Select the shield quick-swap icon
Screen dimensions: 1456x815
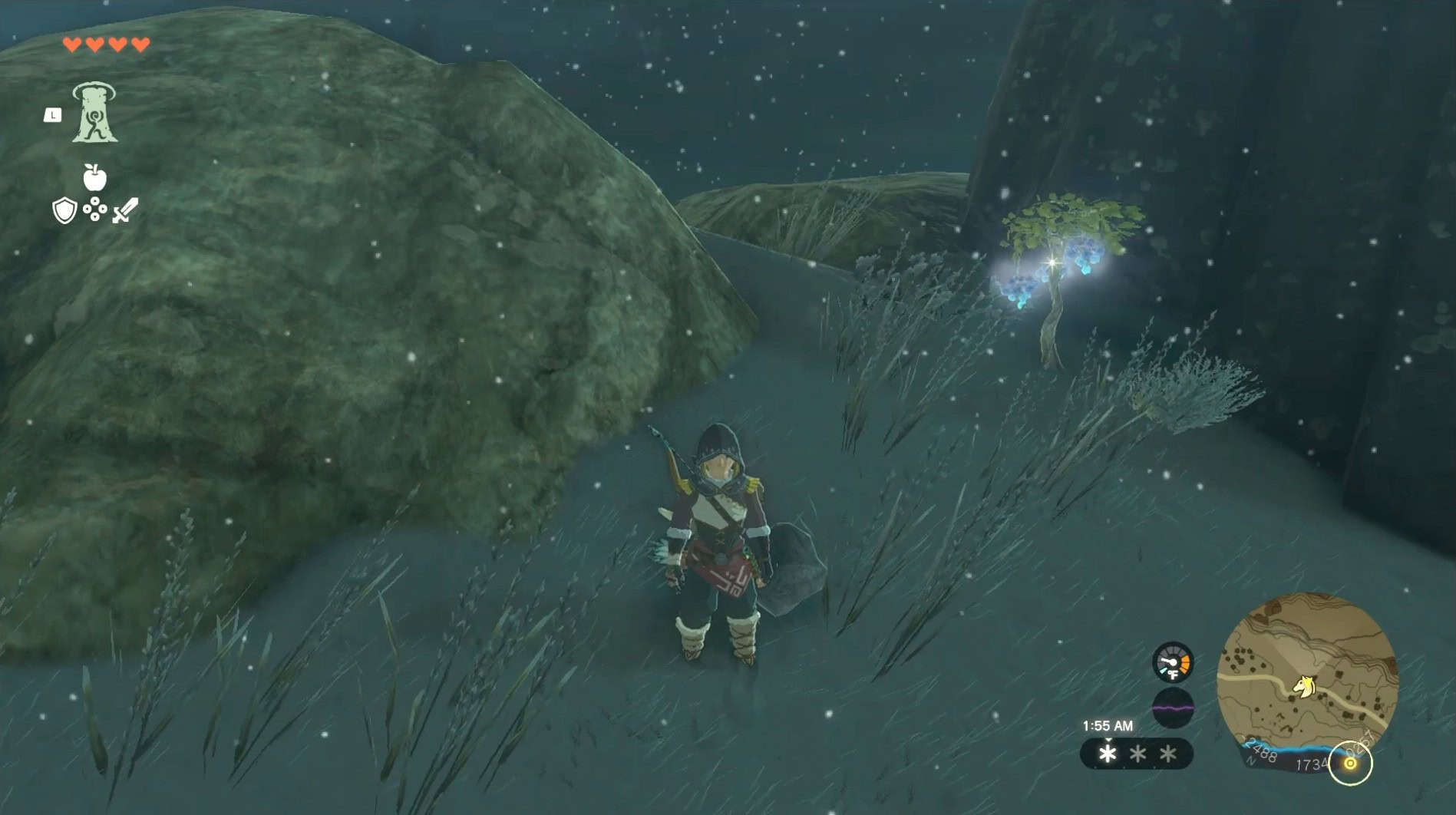point(64,210)
